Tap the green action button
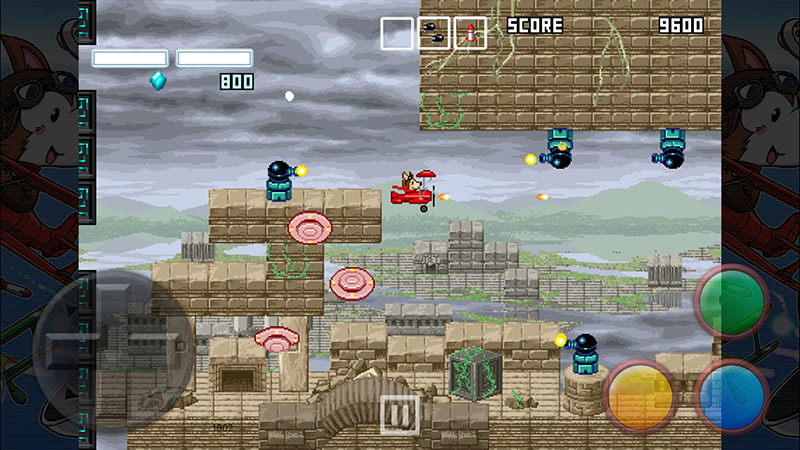The width and height of the screenshot is (800, 450). 731,301
